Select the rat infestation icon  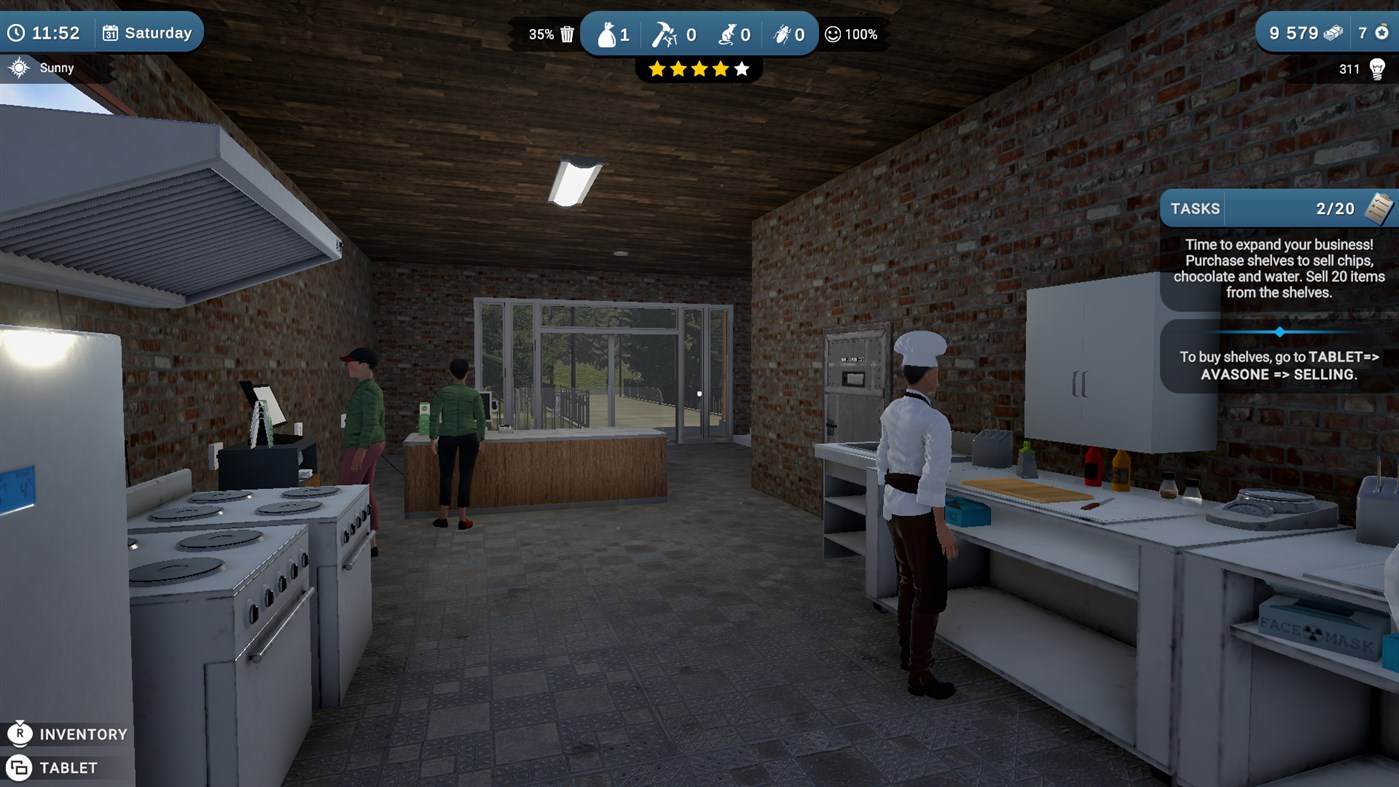(x=726, y=33)
